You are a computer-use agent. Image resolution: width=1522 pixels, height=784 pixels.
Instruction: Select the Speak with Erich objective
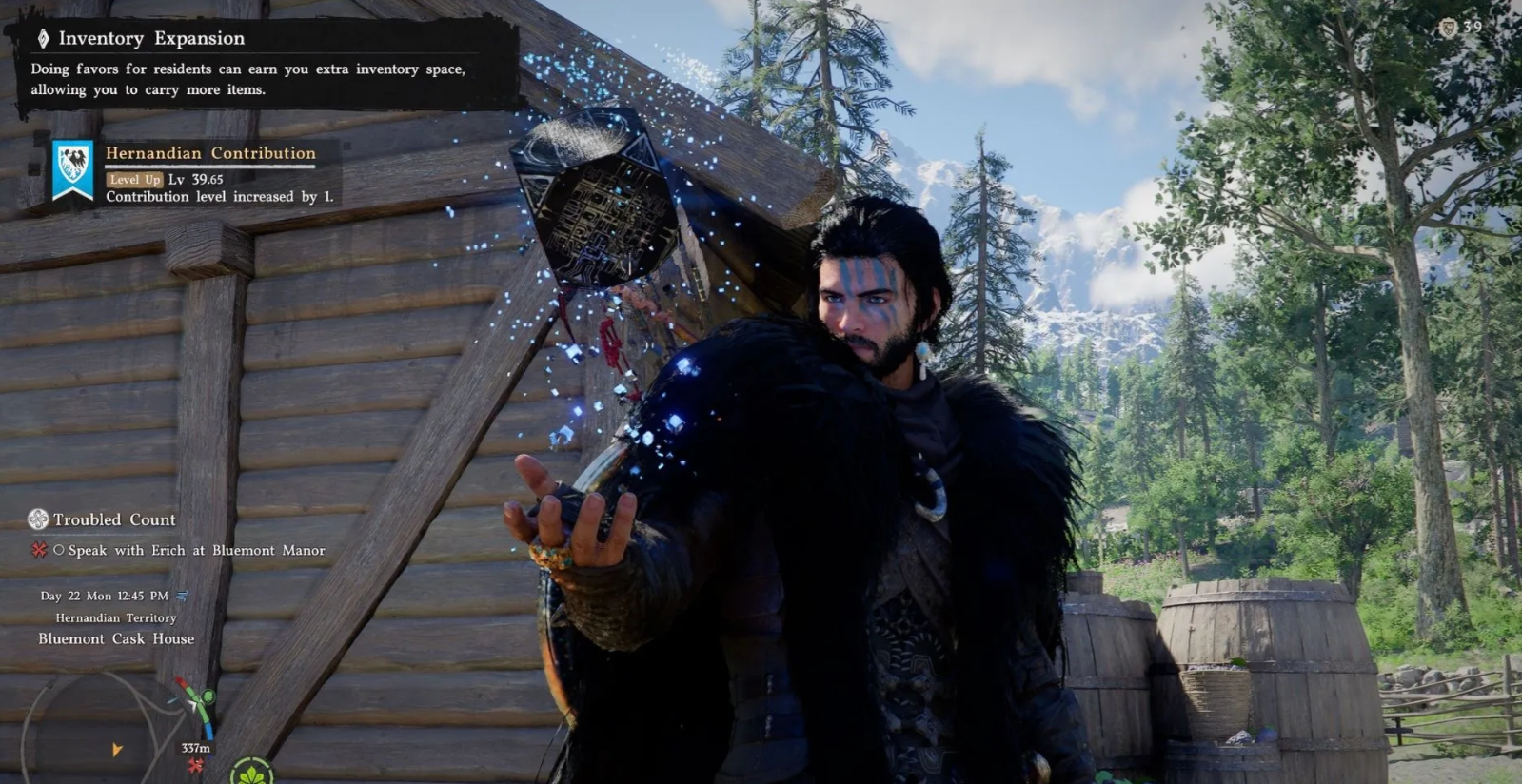(196, 550)
